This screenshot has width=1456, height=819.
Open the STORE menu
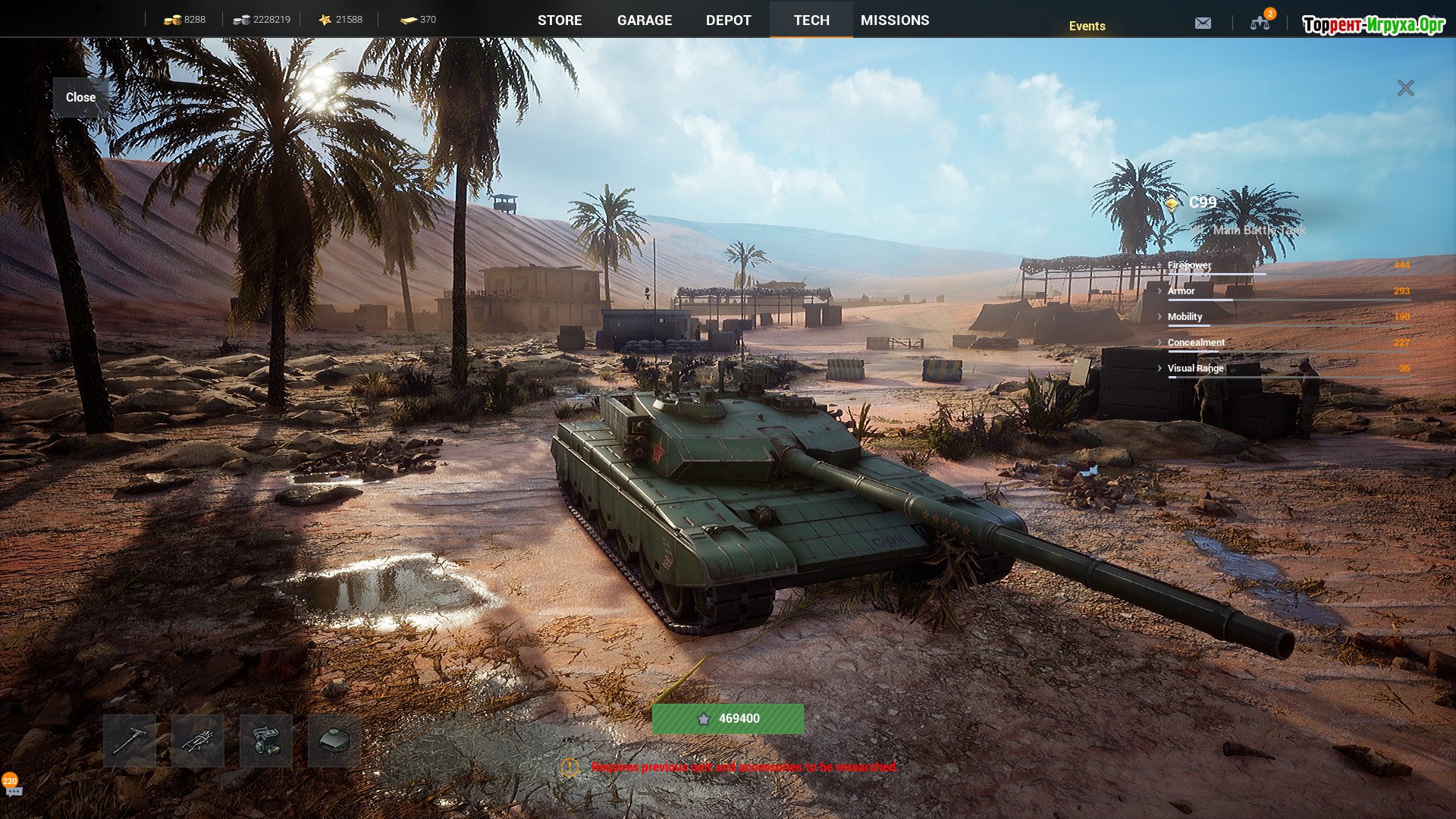click(560, 20)
